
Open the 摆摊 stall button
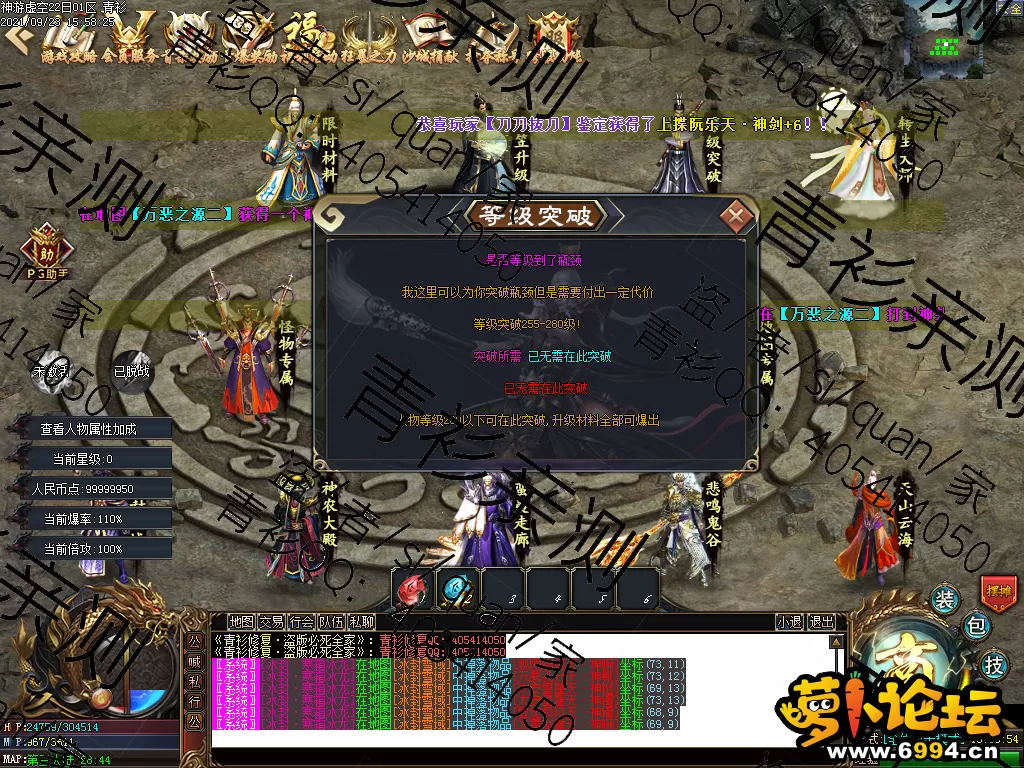coord(998,591)
